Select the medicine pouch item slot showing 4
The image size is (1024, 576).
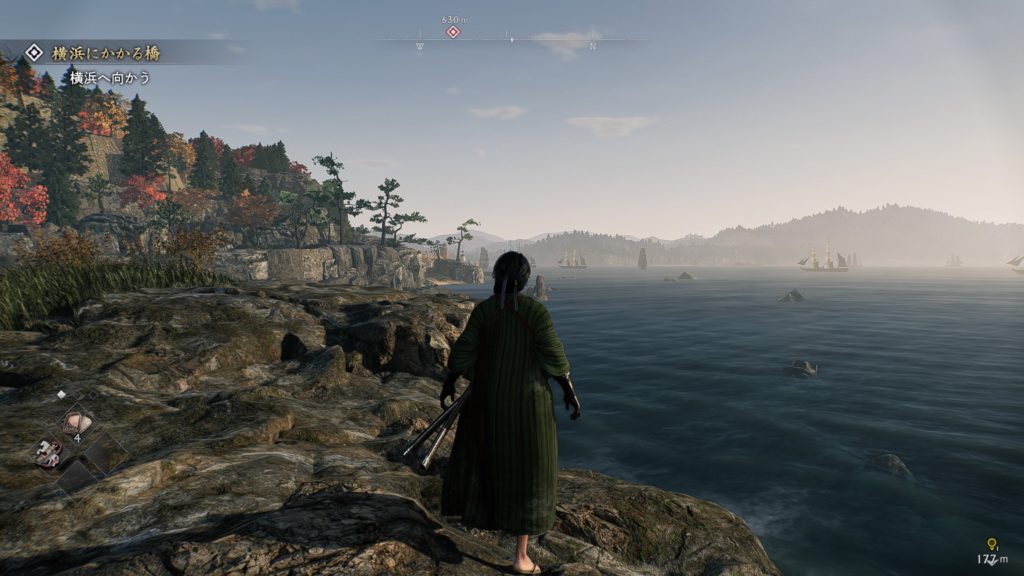[x=77, y=423]
